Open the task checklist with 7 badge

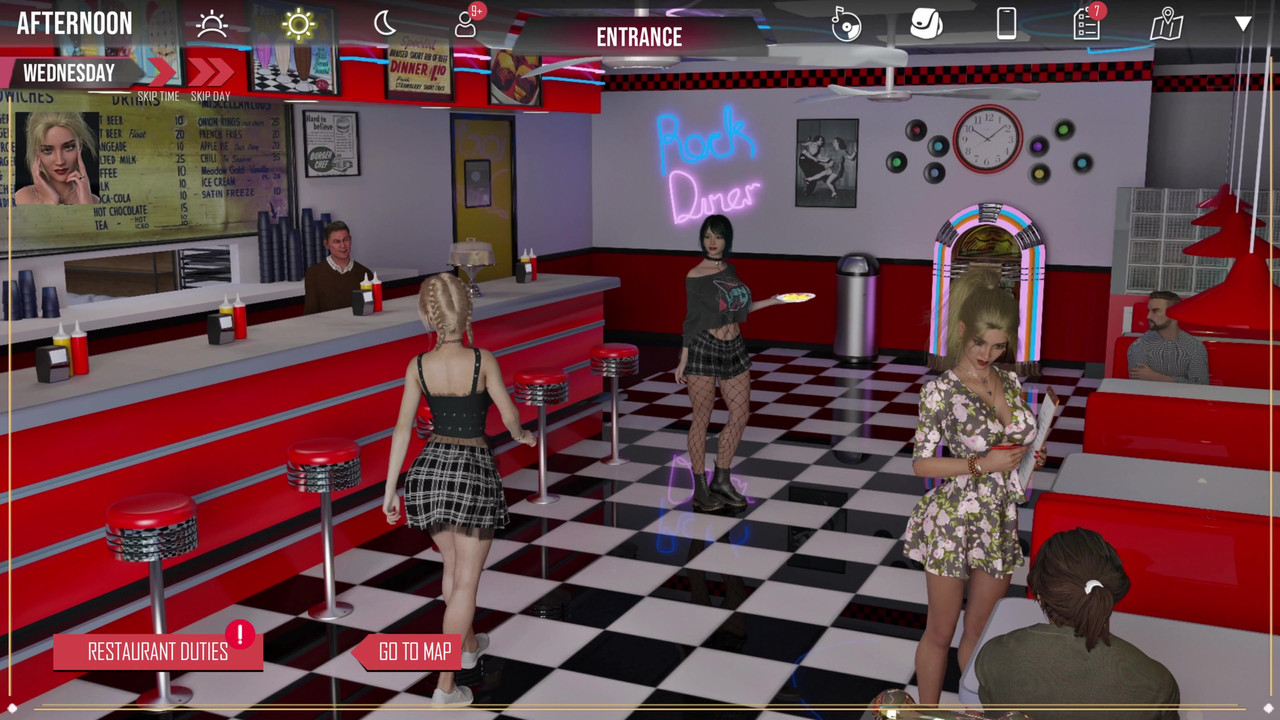(1087, 23)
